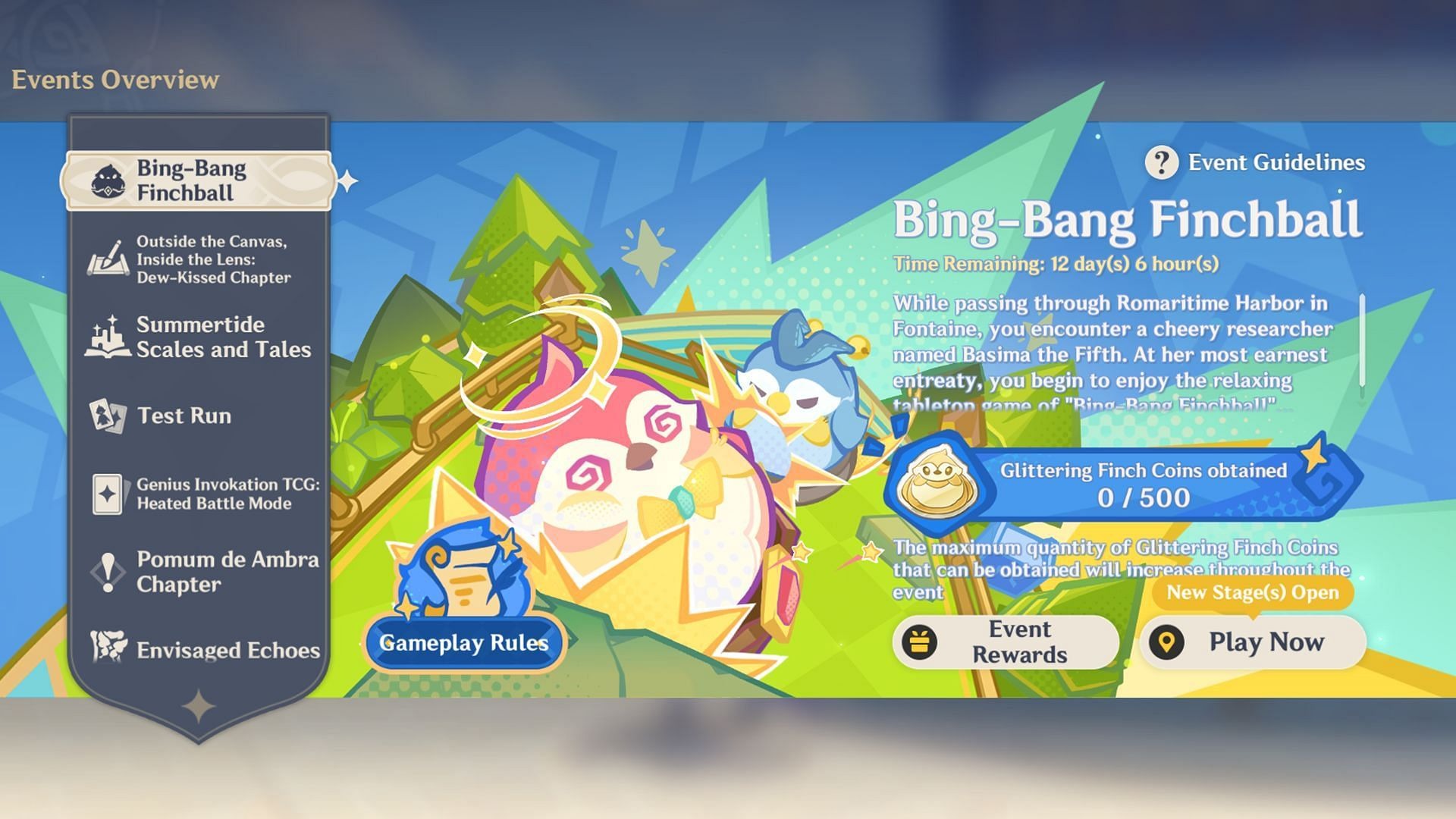Open Event Rewards

click(x=1009, y=642)
